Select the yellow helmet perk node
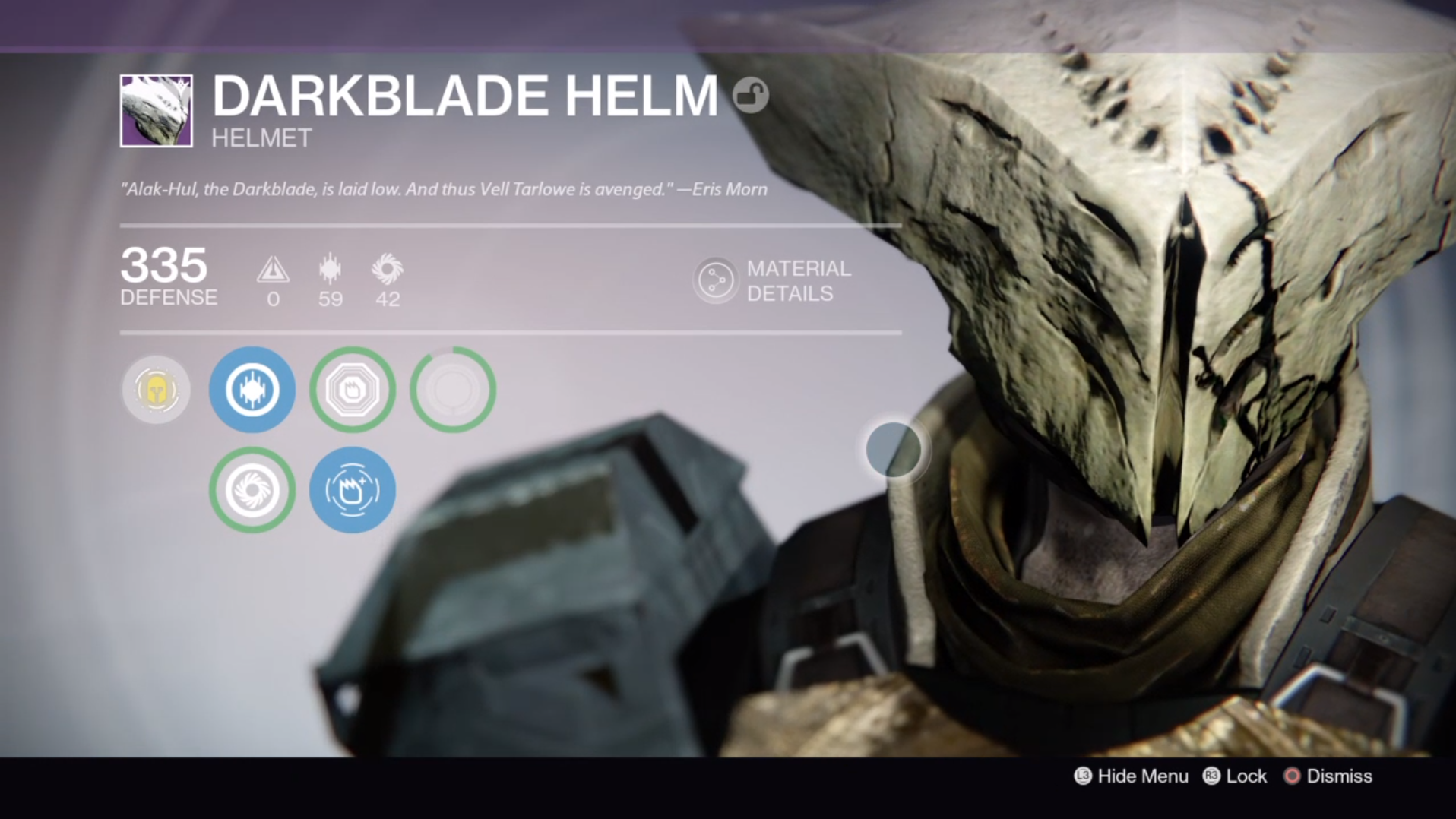Viewport: 1456px width, 819px height. click(x=156, y=390)
